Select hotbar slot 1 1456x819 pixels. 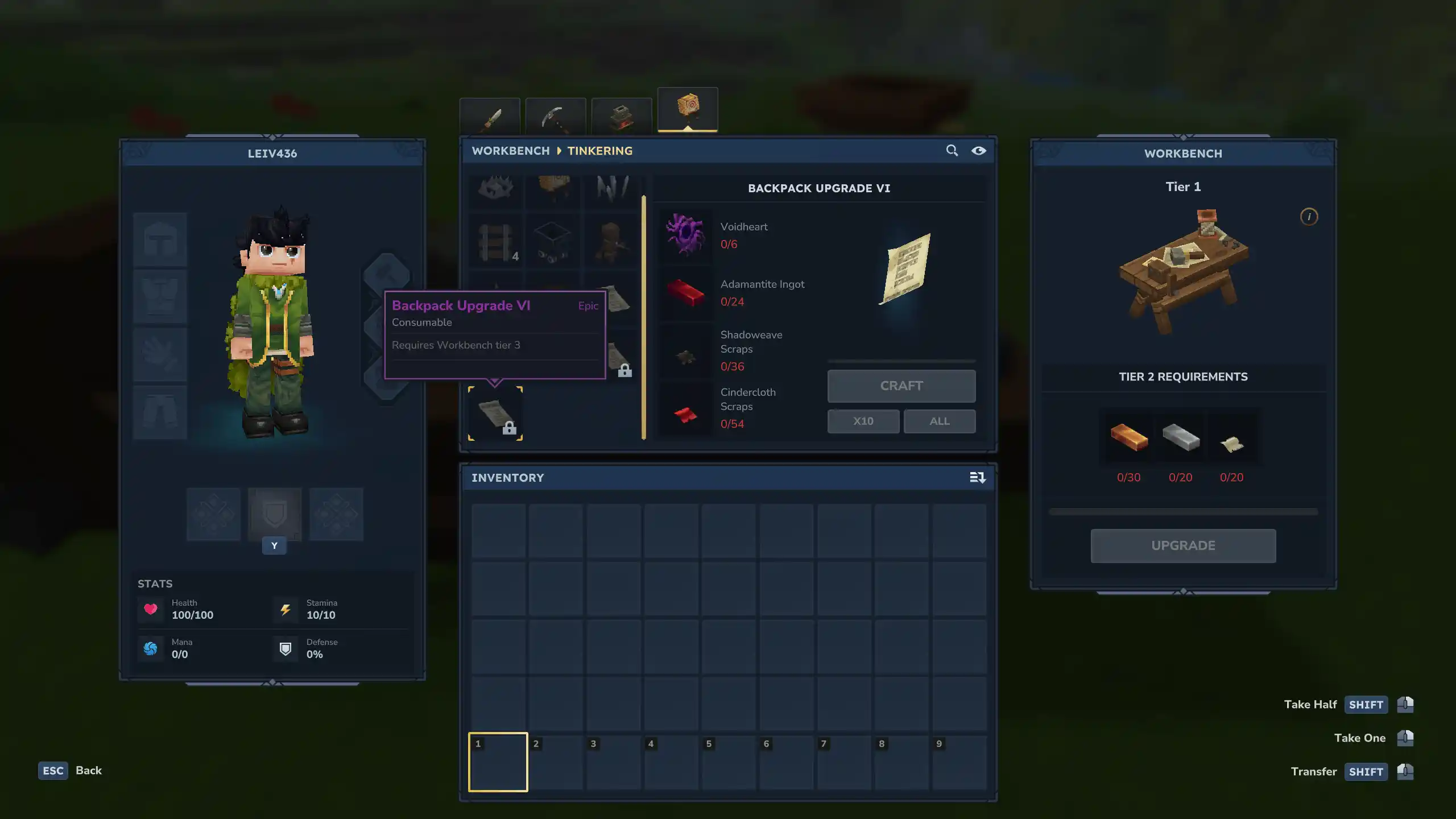497,762
